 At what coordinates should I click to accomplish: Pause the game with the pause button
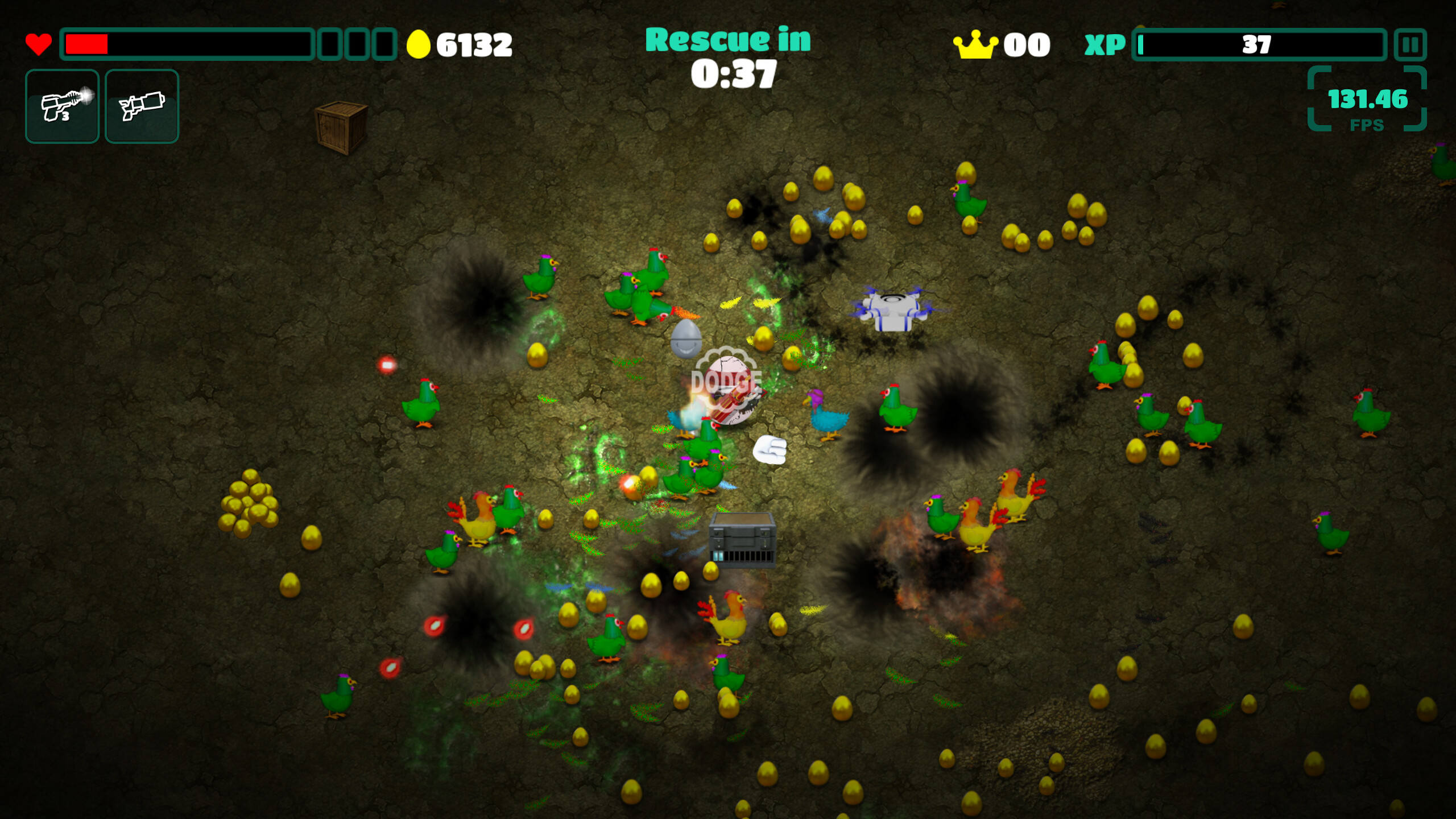point(1410,44)
